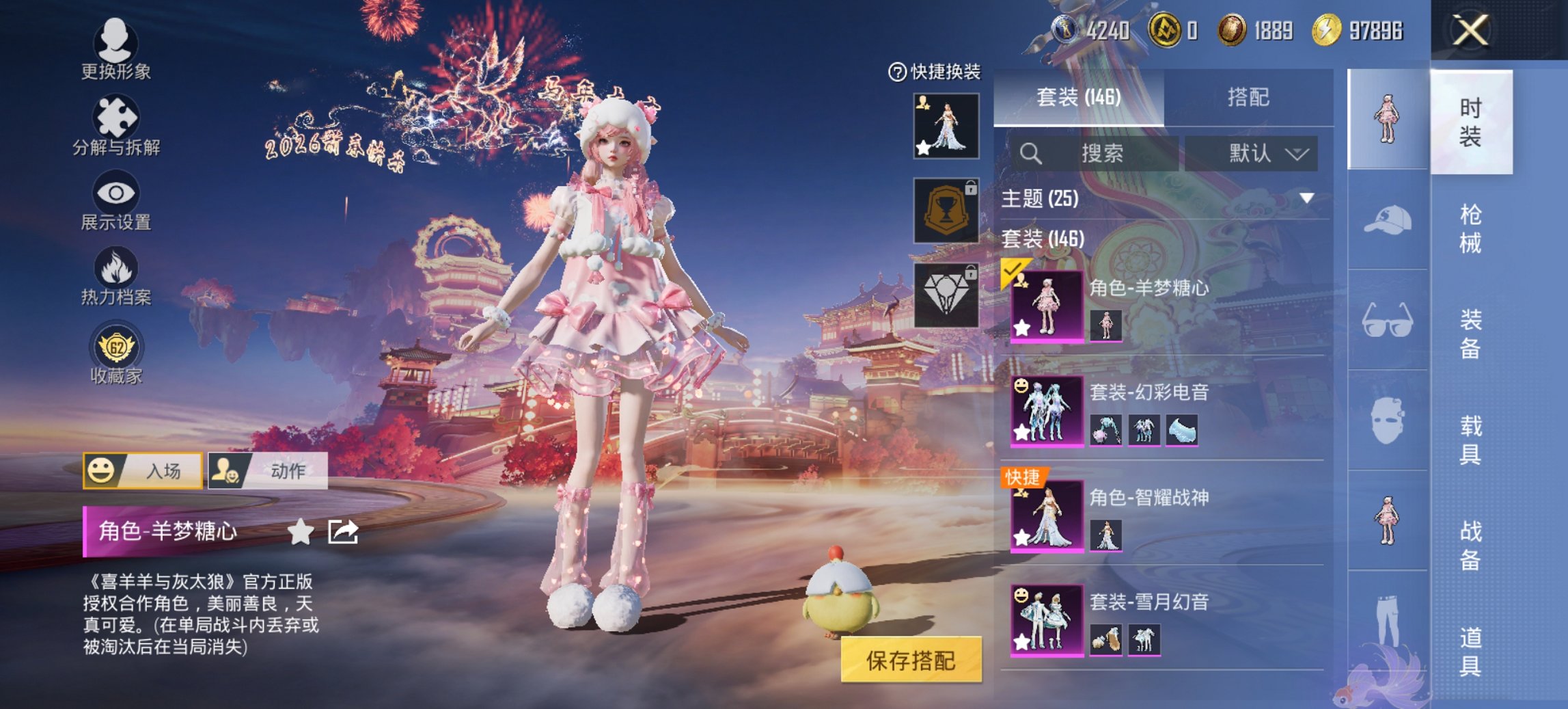
Task: Select the 分解与拆解 dismantle function
Action: 116,123
